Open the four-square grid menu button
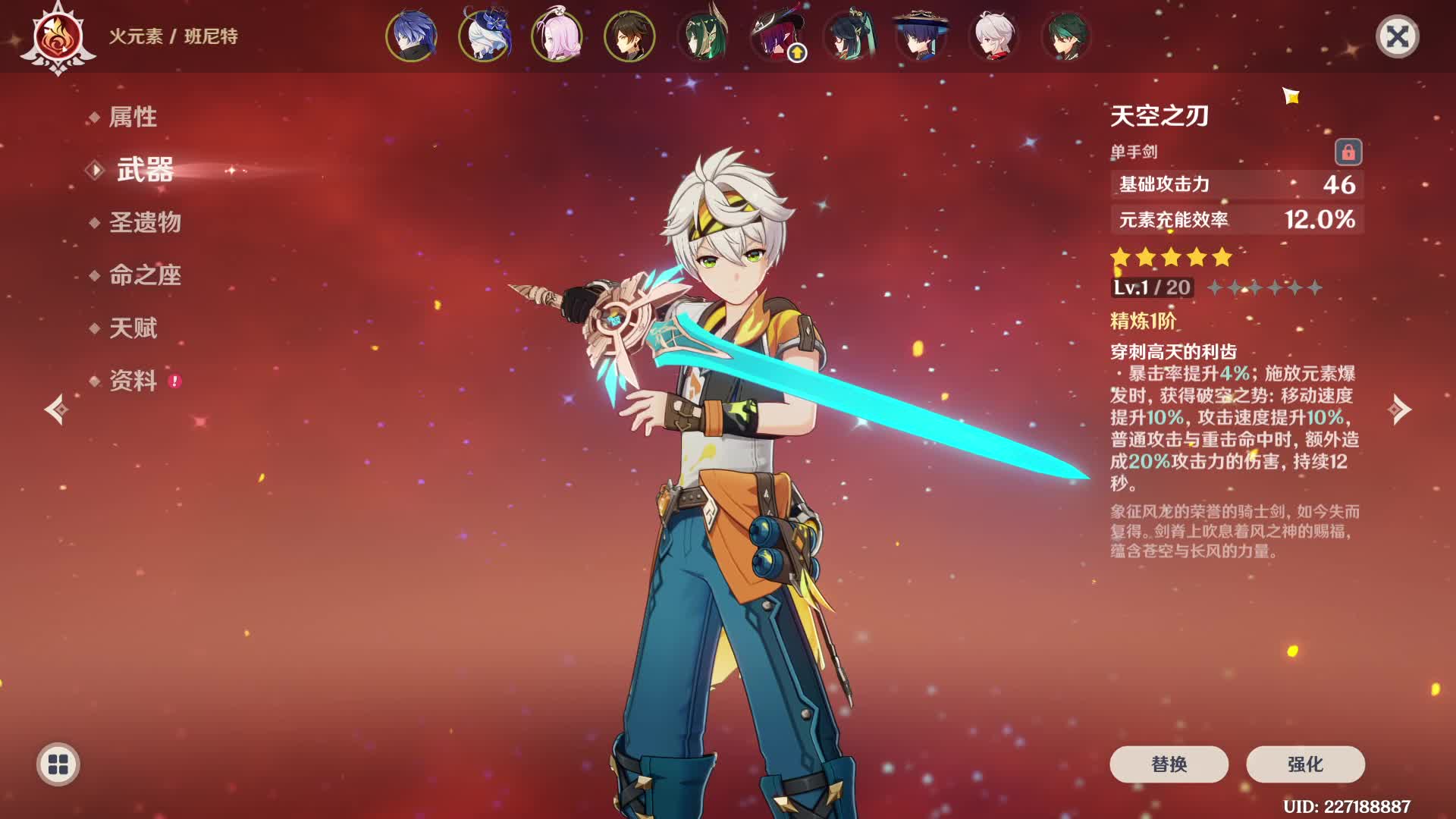The width and height of the screenshot is (1456, 819). pos(58,764)
